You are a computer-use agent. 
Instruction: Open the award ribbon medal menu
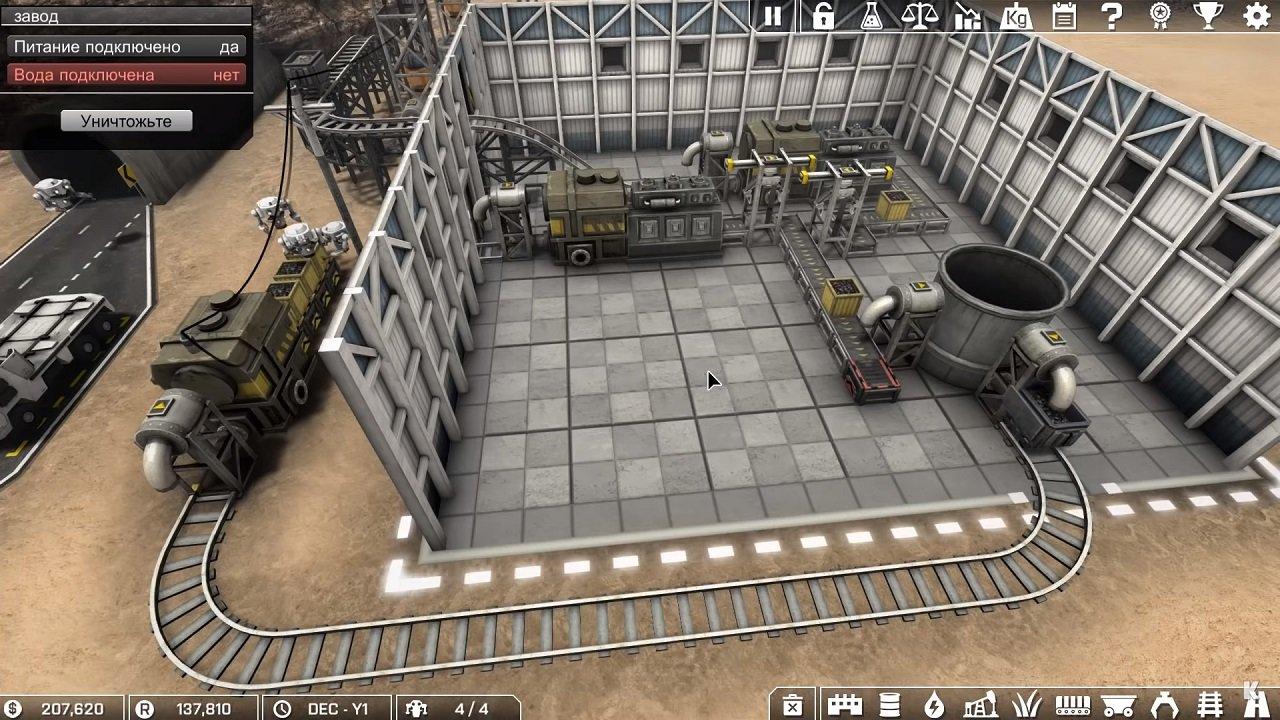click(x=1160, y=16)
